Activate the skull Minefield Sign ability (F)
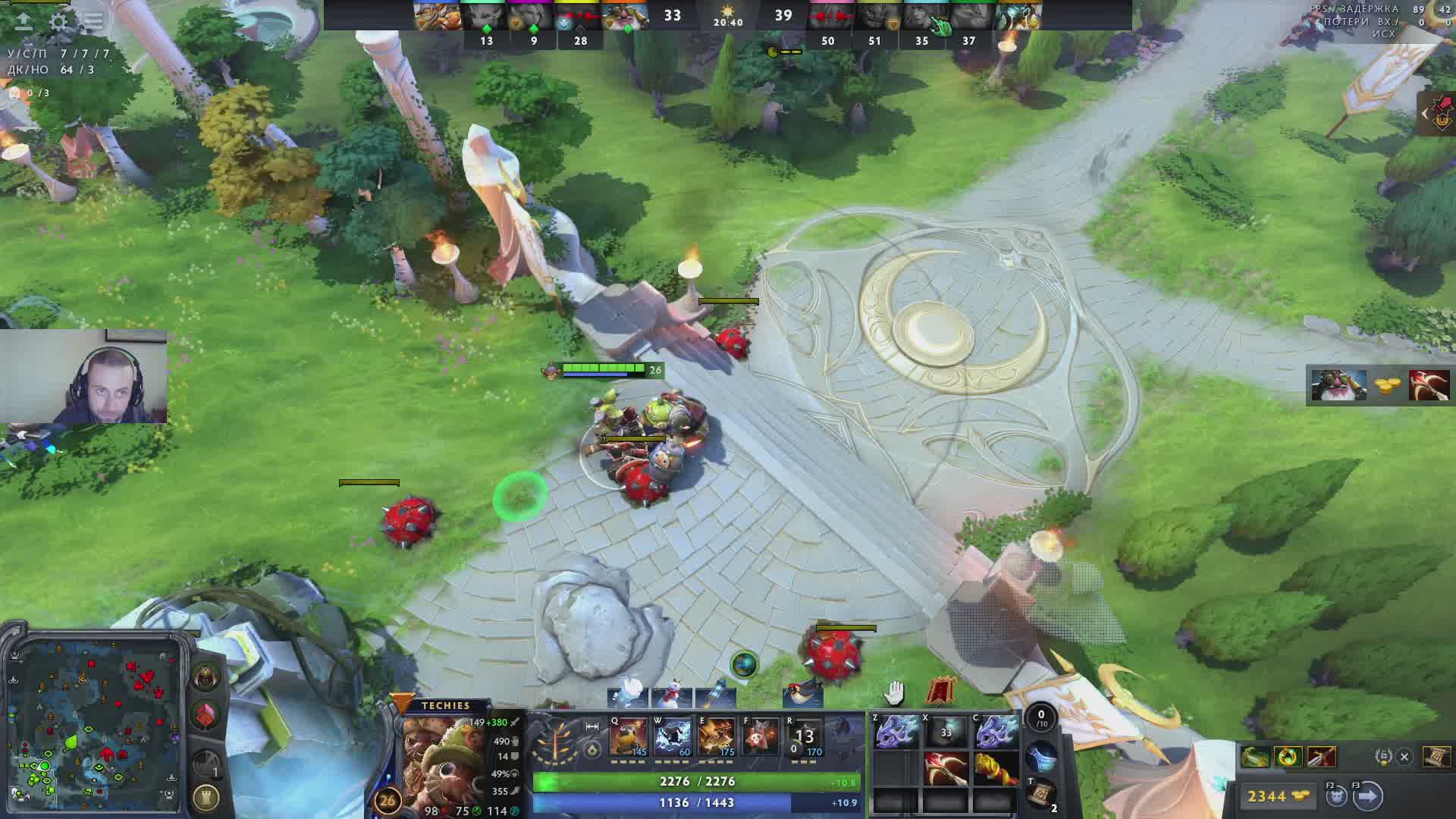 [761, 737]
